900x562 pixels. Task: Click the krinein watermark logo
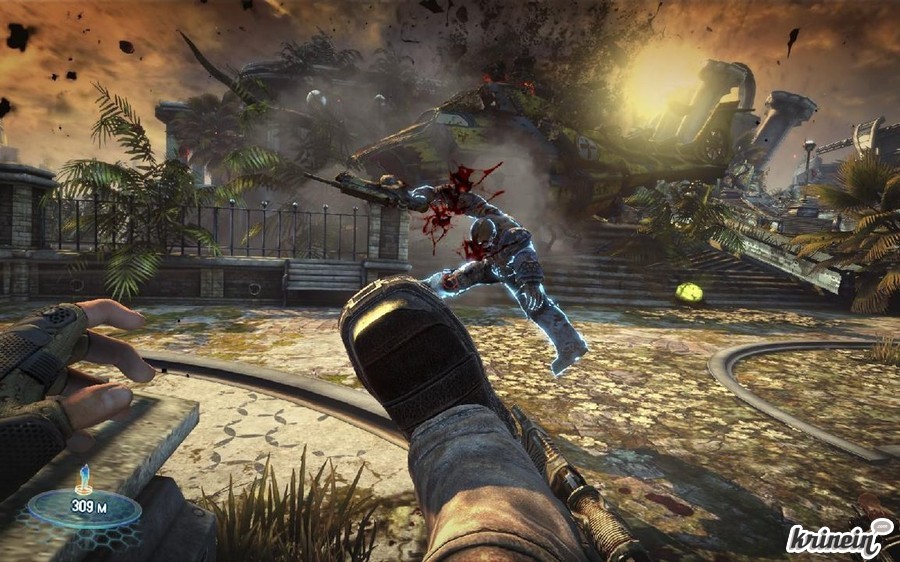839,538
